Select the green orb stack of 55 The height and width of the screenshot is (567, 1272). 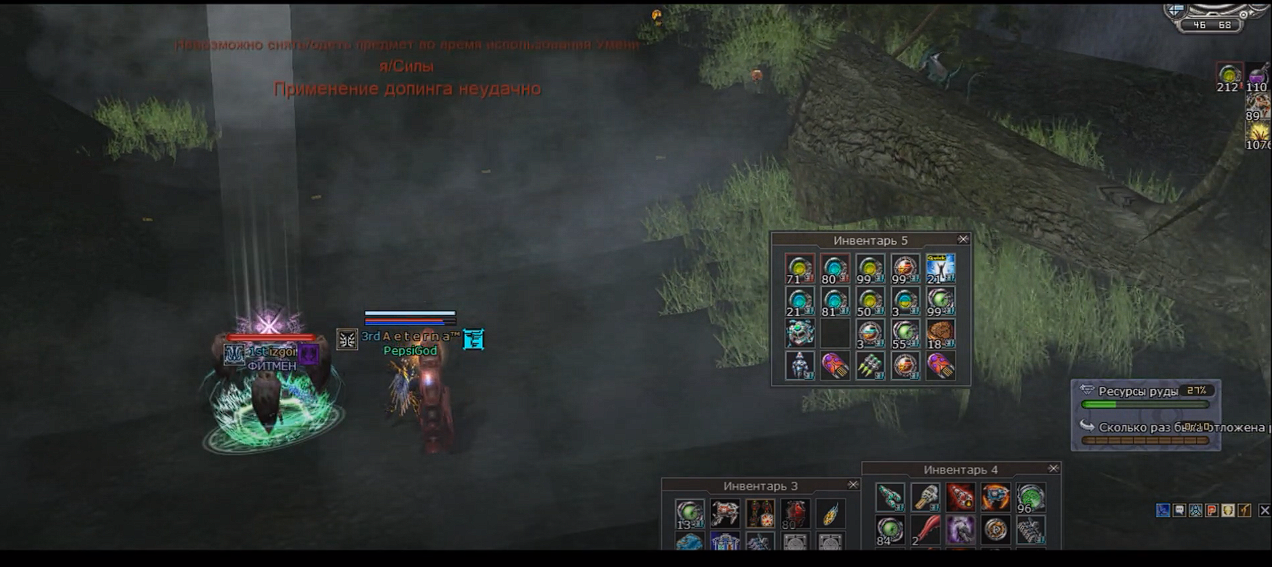[x=906, y=333]
